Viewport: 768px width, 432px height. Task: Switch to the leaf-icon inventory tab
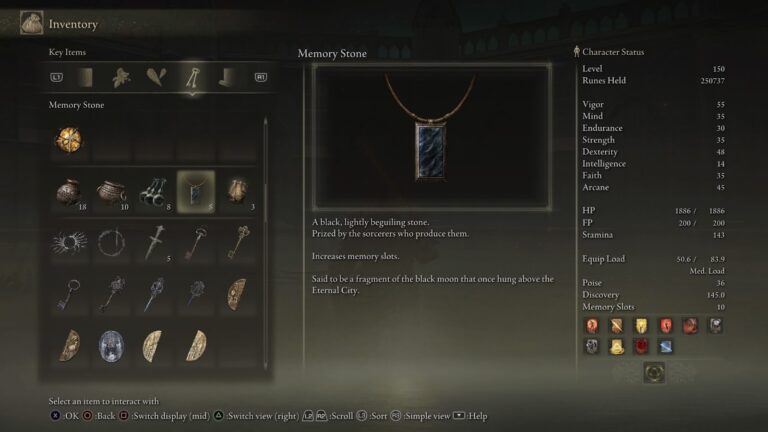pos(121,77)
